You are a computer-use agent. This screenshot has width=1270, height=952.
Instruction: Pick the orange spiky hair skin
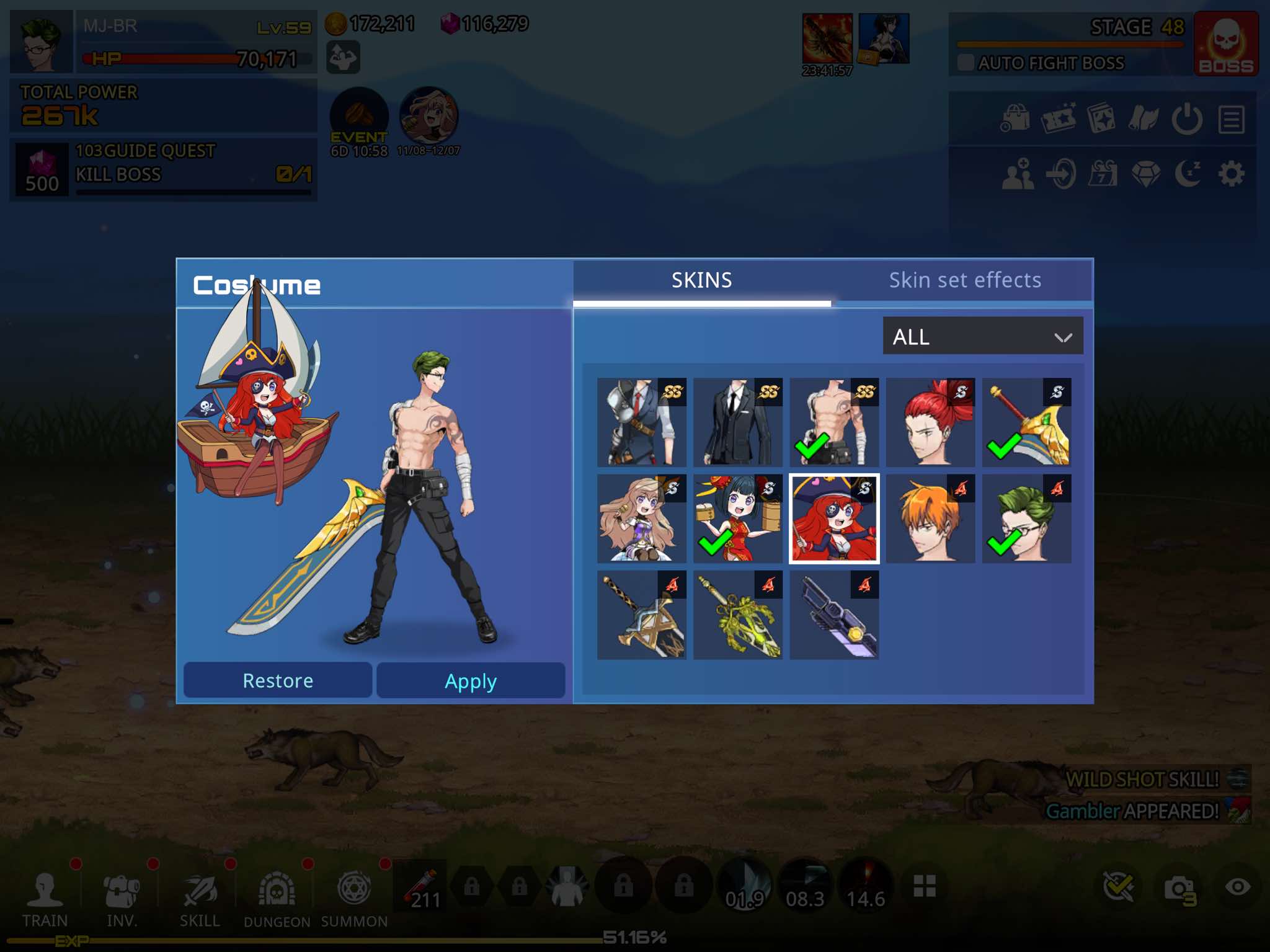point(930,518)
